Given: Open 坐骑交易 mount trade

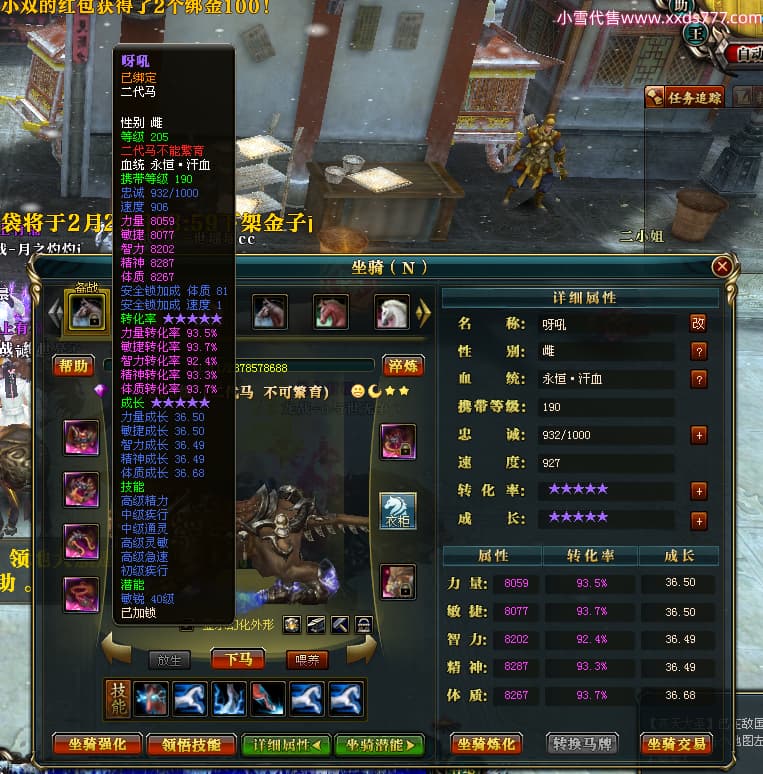Looking at the screenshot, I should [x=678, y=744].
